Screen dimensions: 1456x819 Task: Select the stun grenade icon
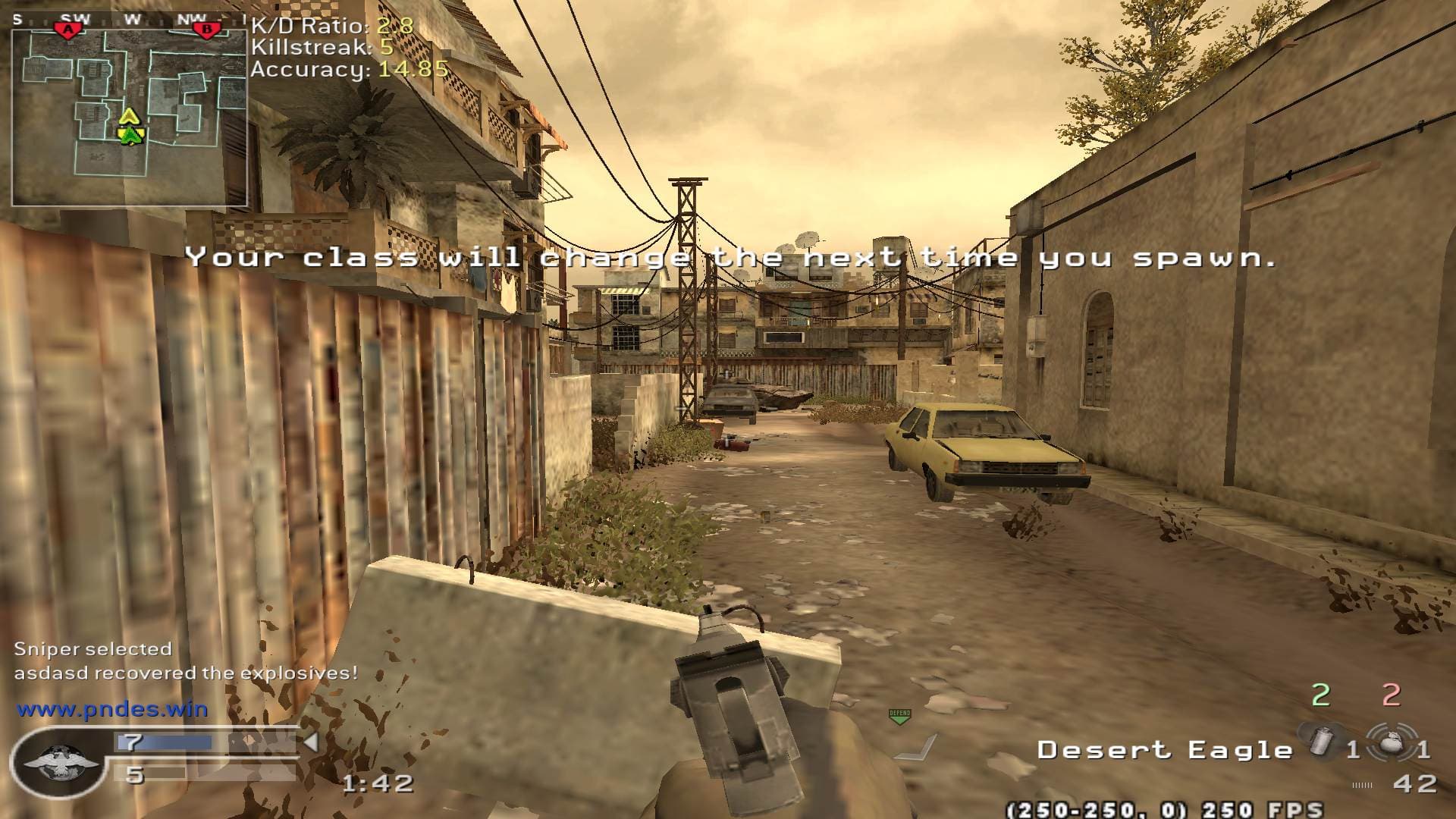point(1320,741)
